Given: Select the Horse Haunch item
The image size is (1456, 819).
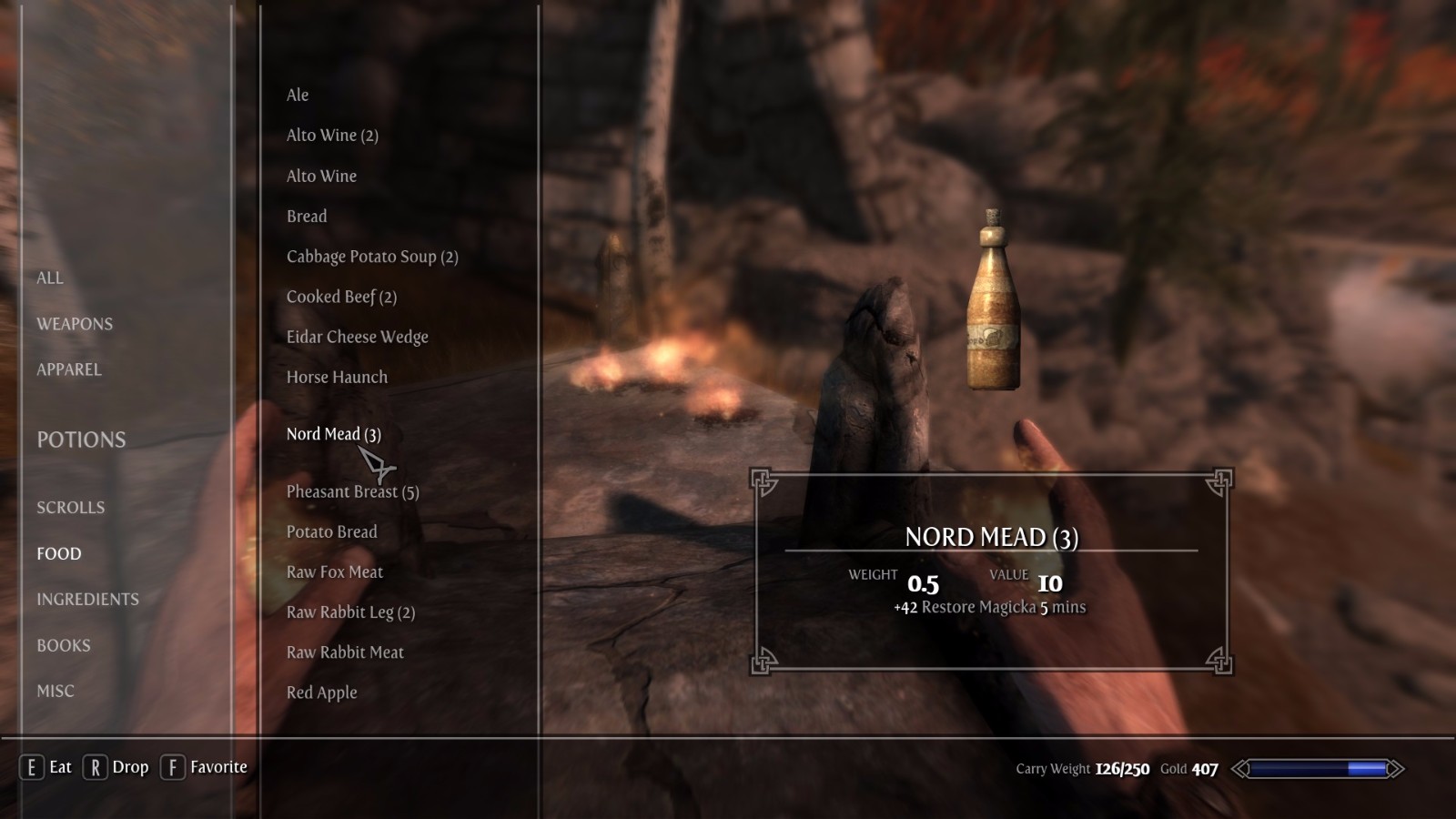Looking at the screenshot, I should 337,377.
